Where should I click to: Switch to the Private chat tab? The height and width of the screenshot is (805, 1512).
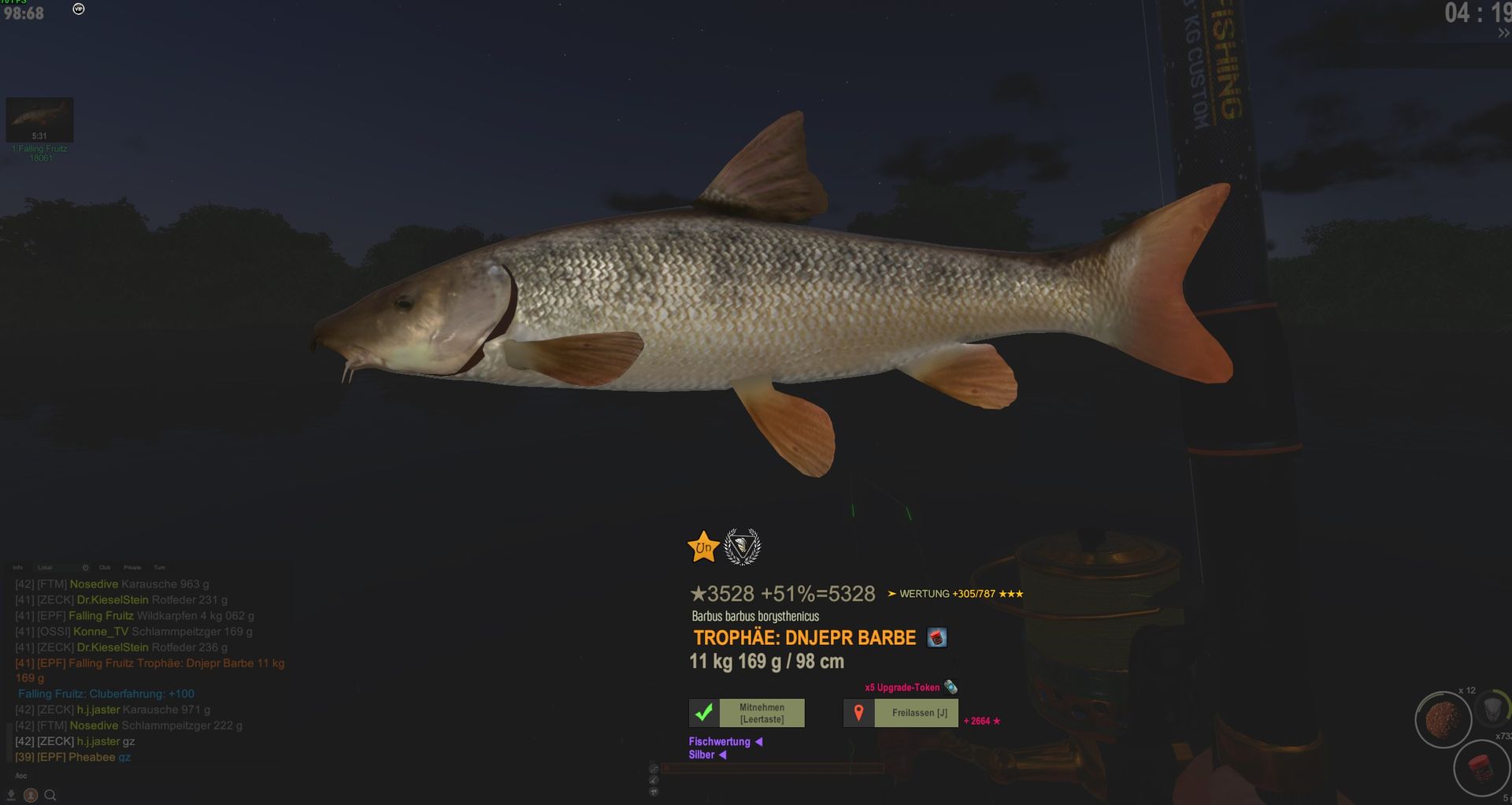click(132, 567)
